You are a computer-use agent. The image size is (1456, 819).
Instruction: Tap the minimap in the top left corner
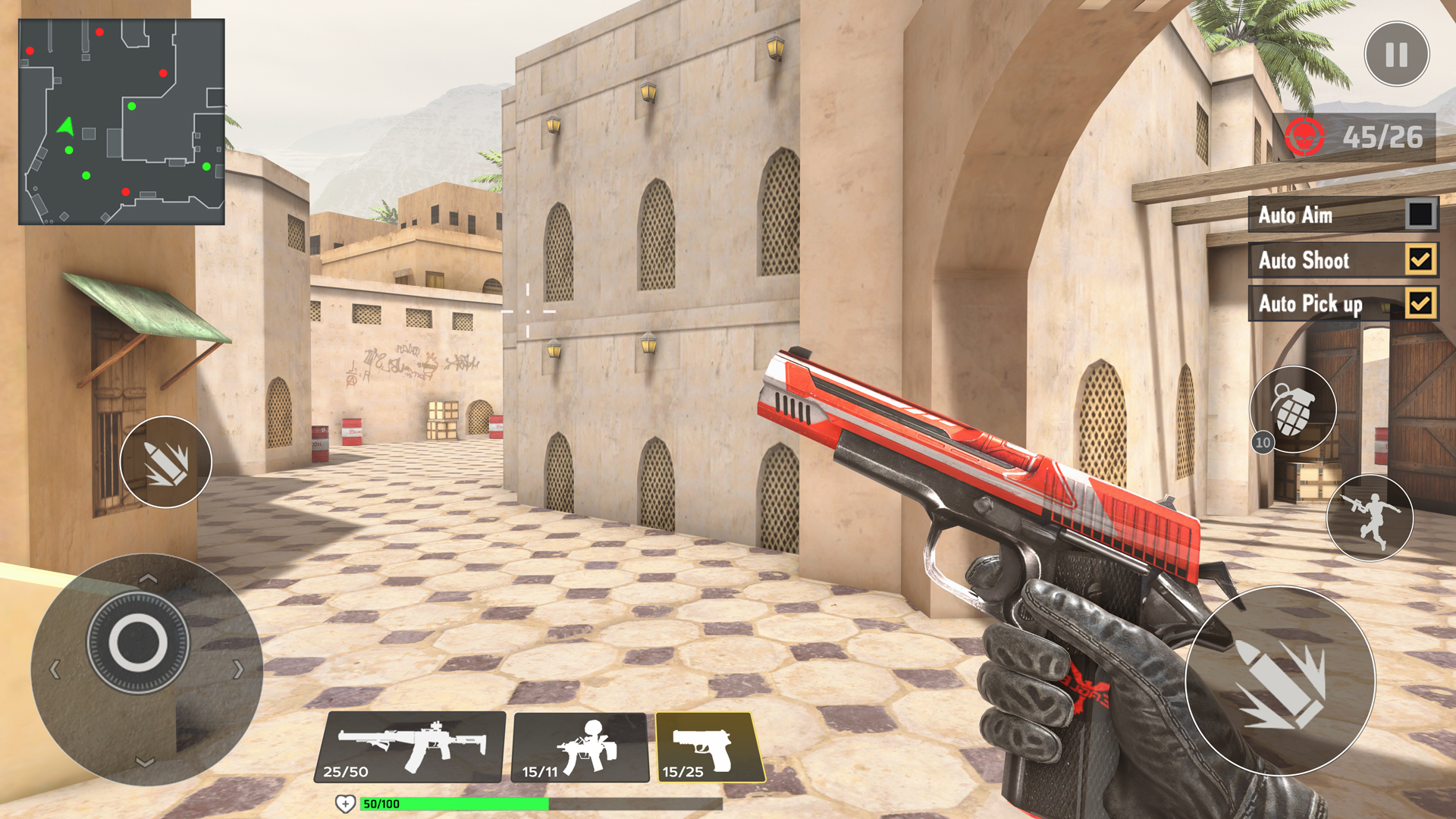[x=121, y=121]
